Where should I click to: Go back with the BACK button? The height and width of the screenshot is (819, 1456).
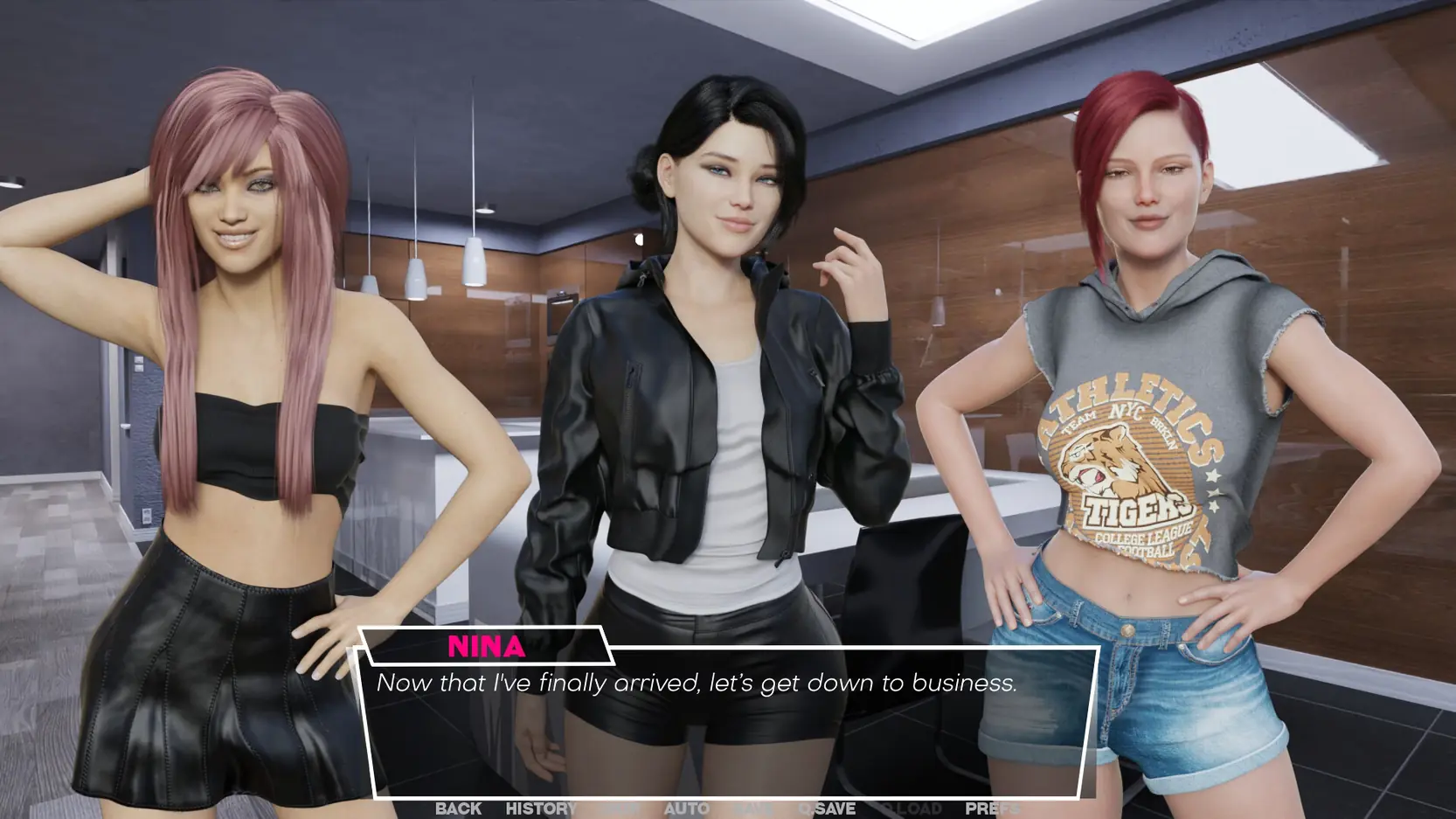[458, 809]
